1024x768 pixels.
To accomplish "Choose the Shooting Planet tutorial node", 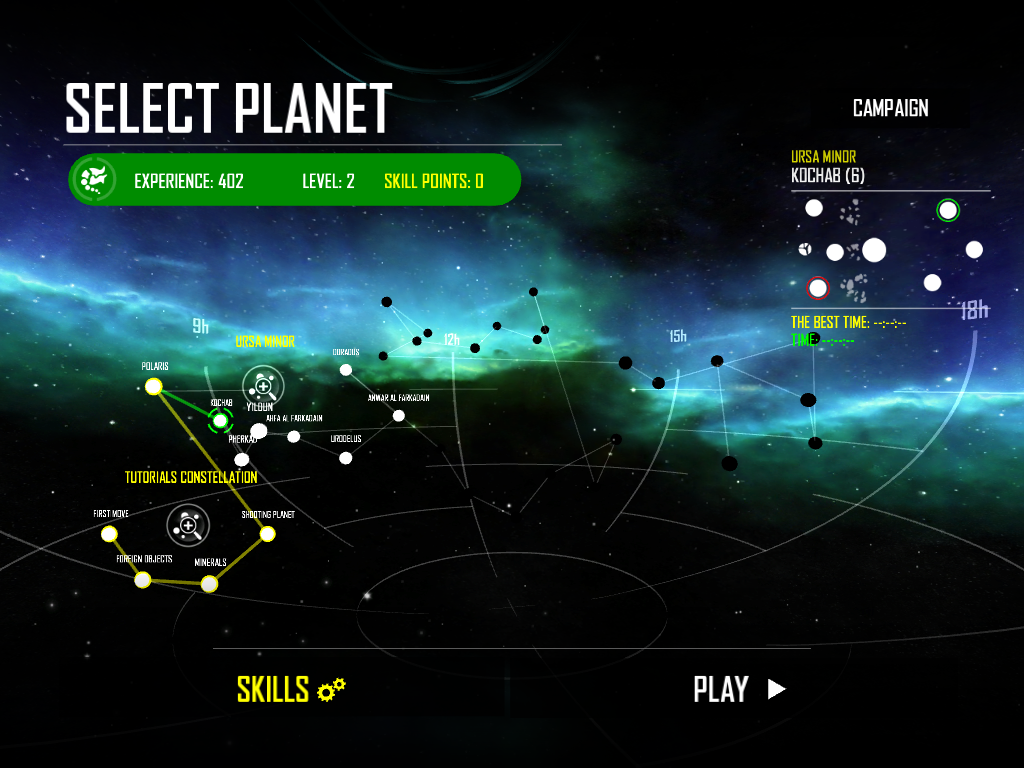I will click(268, 534).
